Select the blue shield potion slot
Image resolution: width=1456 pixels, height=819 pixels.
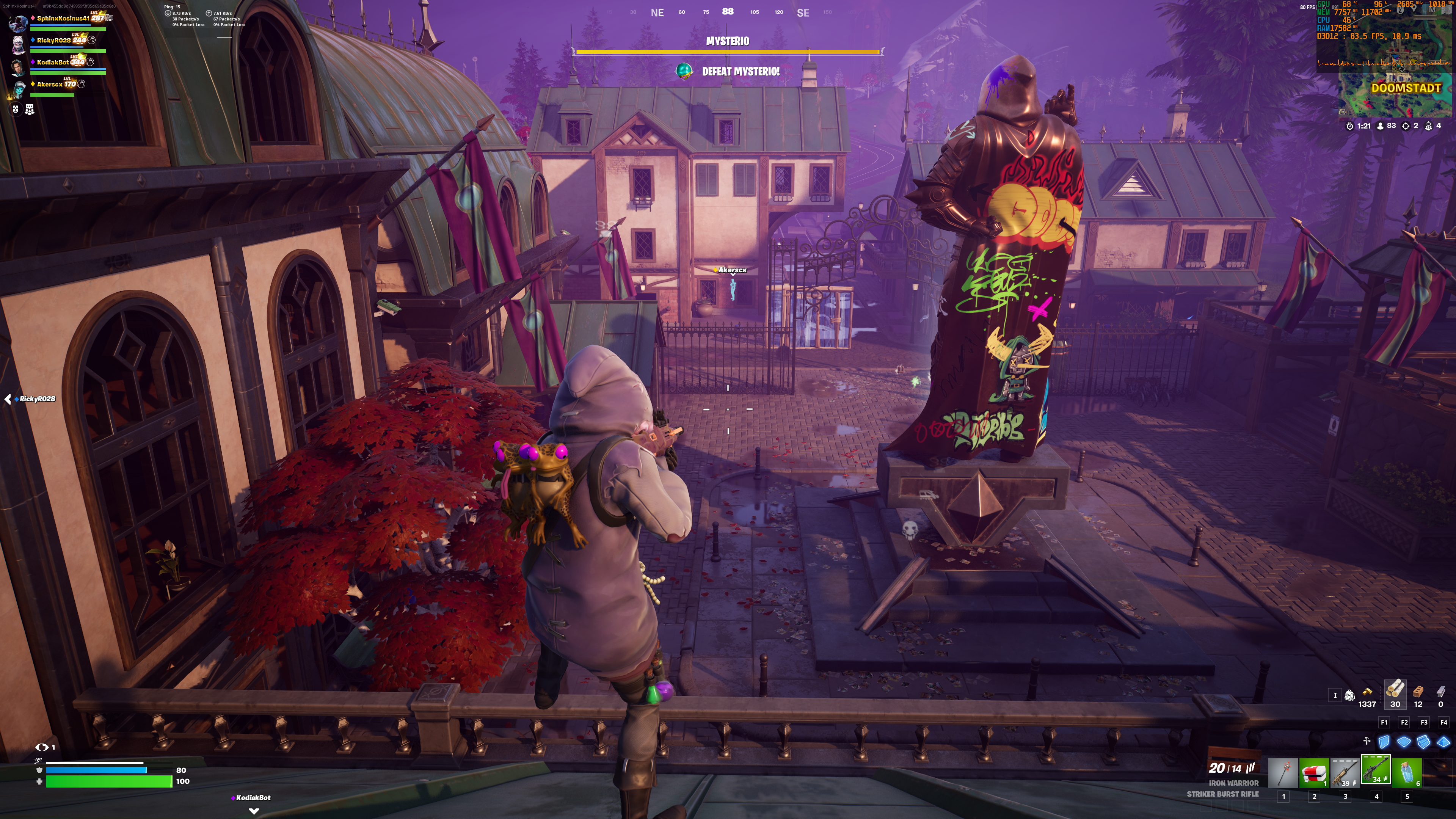[1407, 772]
